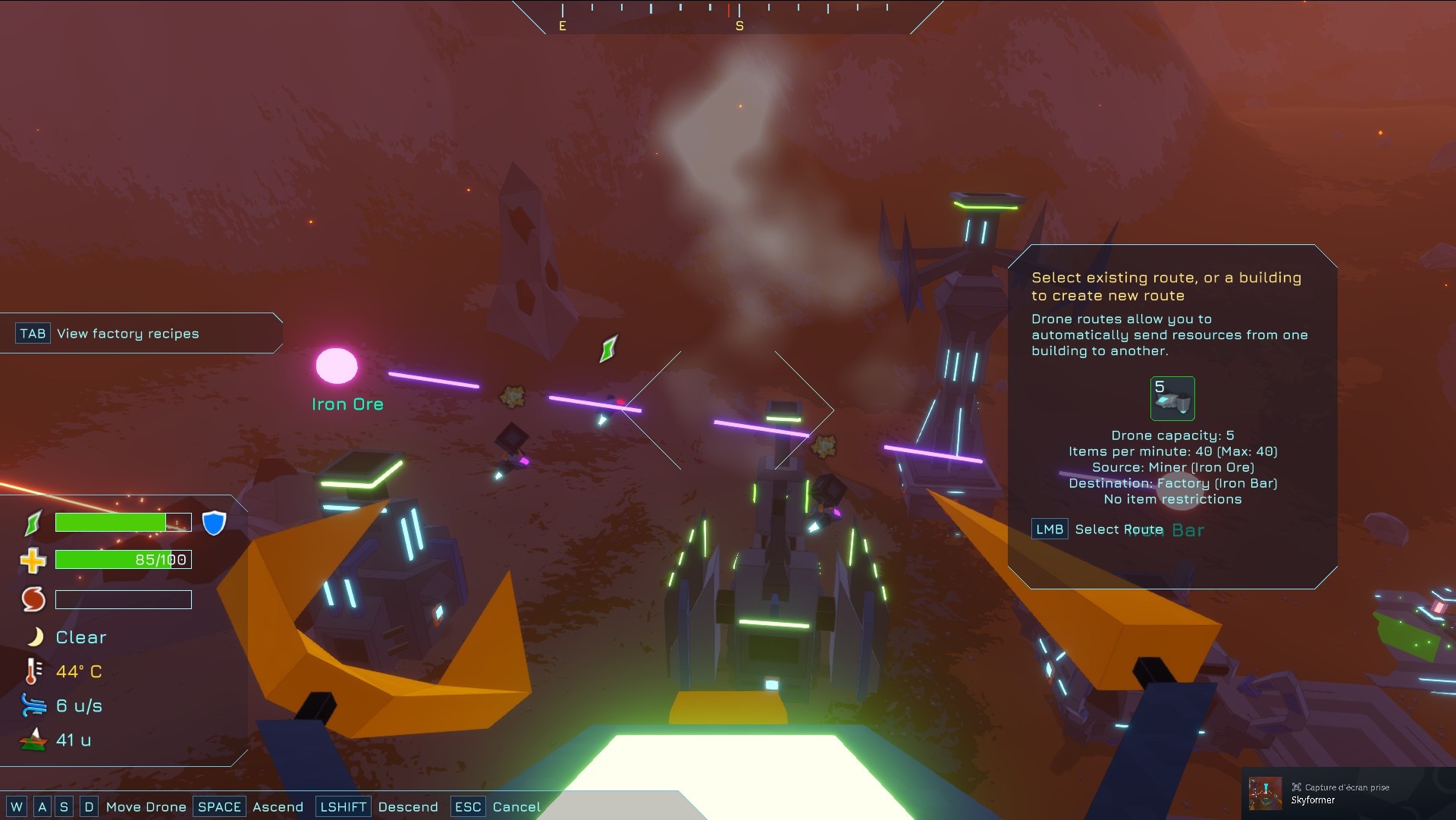Image resolution: width=1456 pixels, height=820 pixels.
Task: Click the pink Iron Ore marker
Action: 337,366
